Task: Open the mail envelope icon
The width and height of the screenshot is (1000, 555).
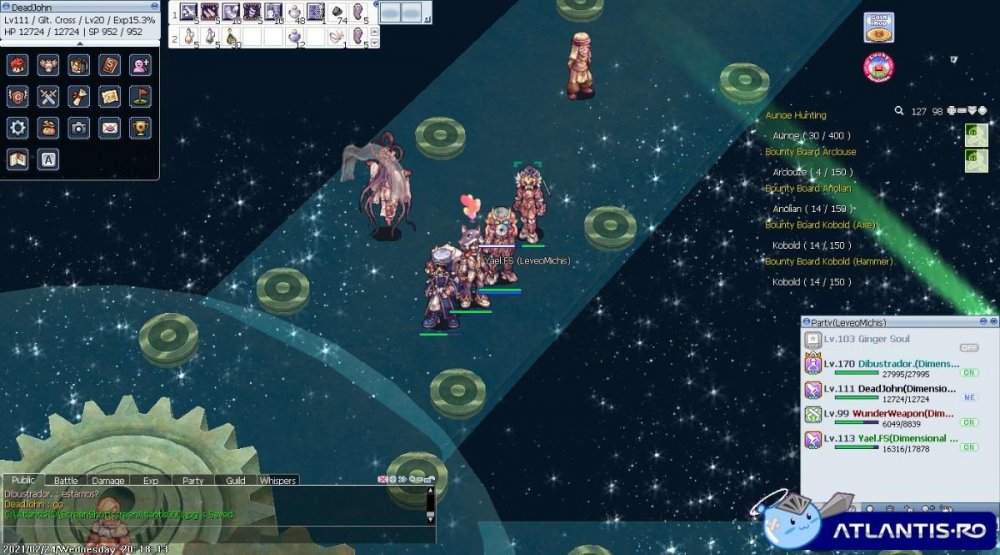Action: (x=110, y=127)
